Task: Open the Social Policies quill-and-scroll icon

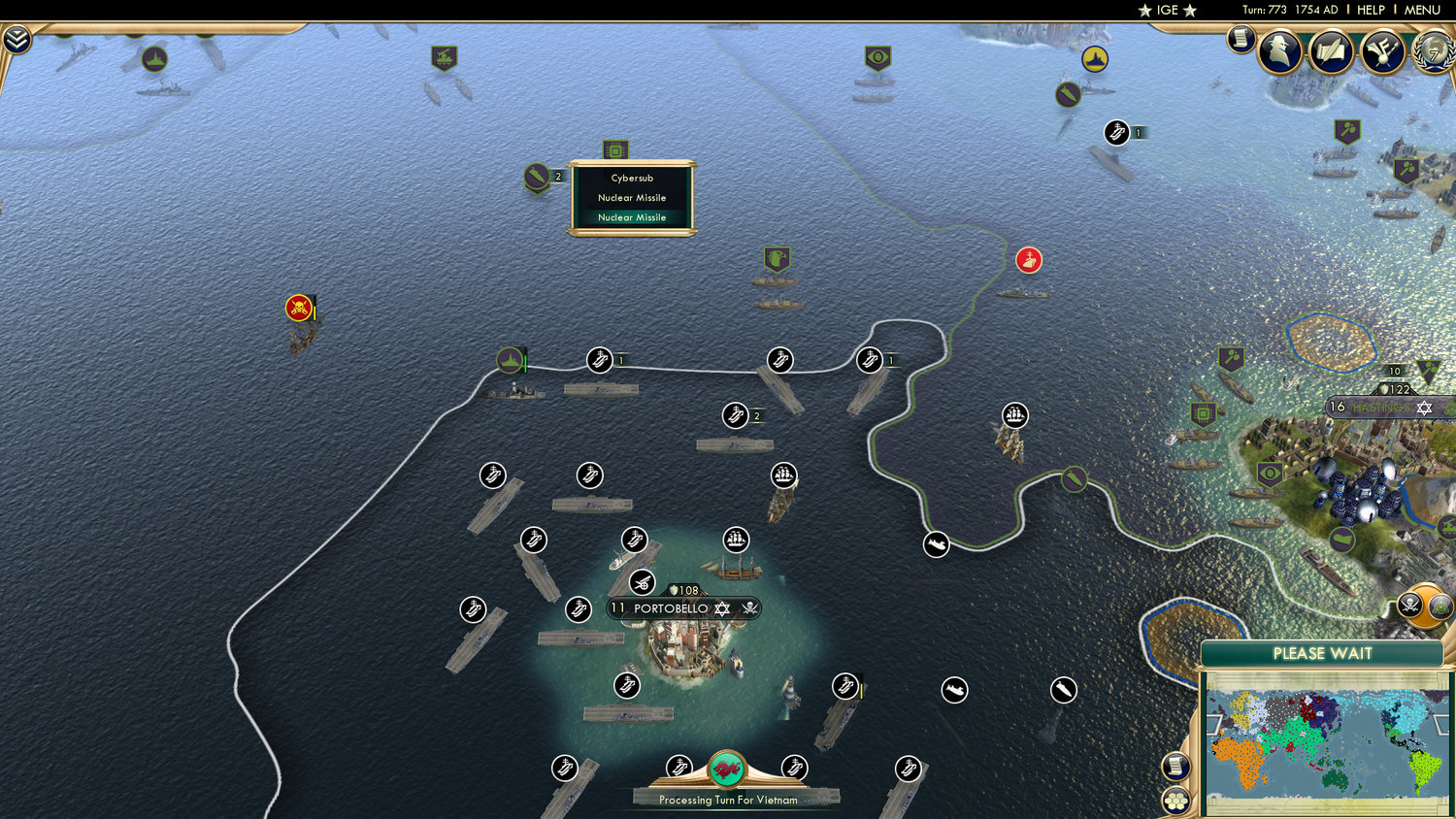Action: pos(1331,51)
